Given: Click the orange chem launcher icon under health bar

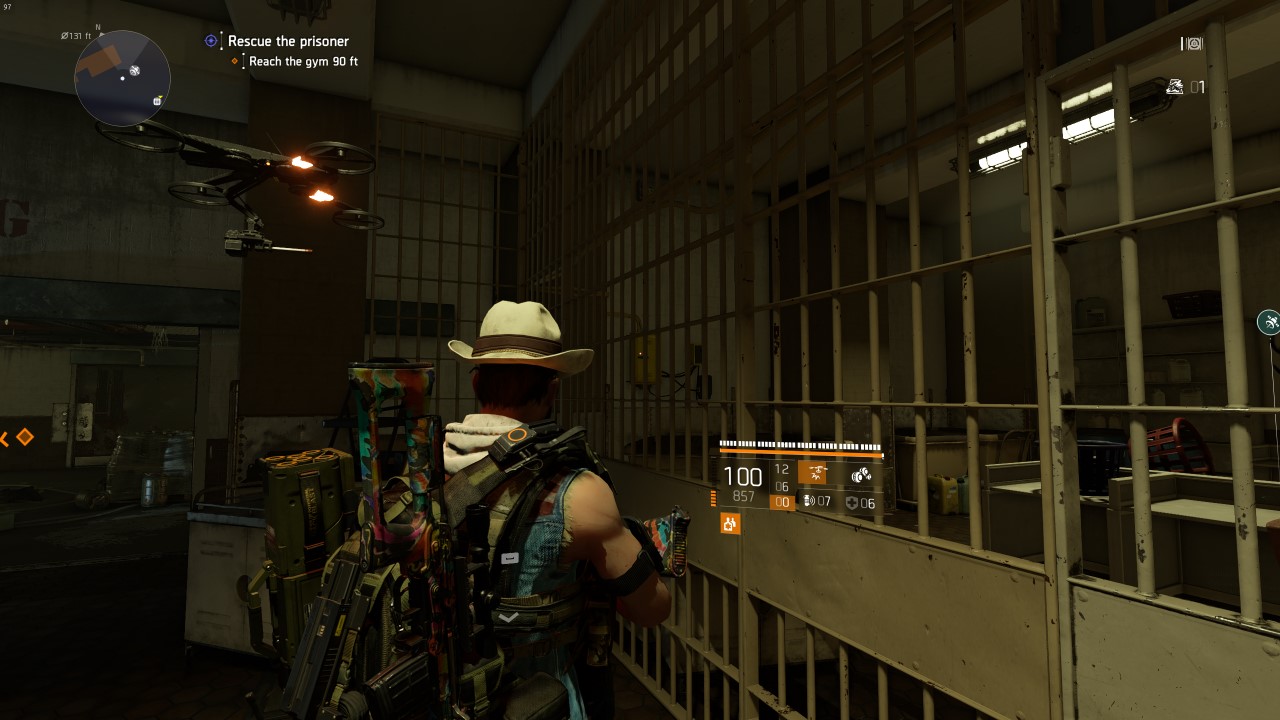Looking at the screenshot, I should (x=730, y=523).
